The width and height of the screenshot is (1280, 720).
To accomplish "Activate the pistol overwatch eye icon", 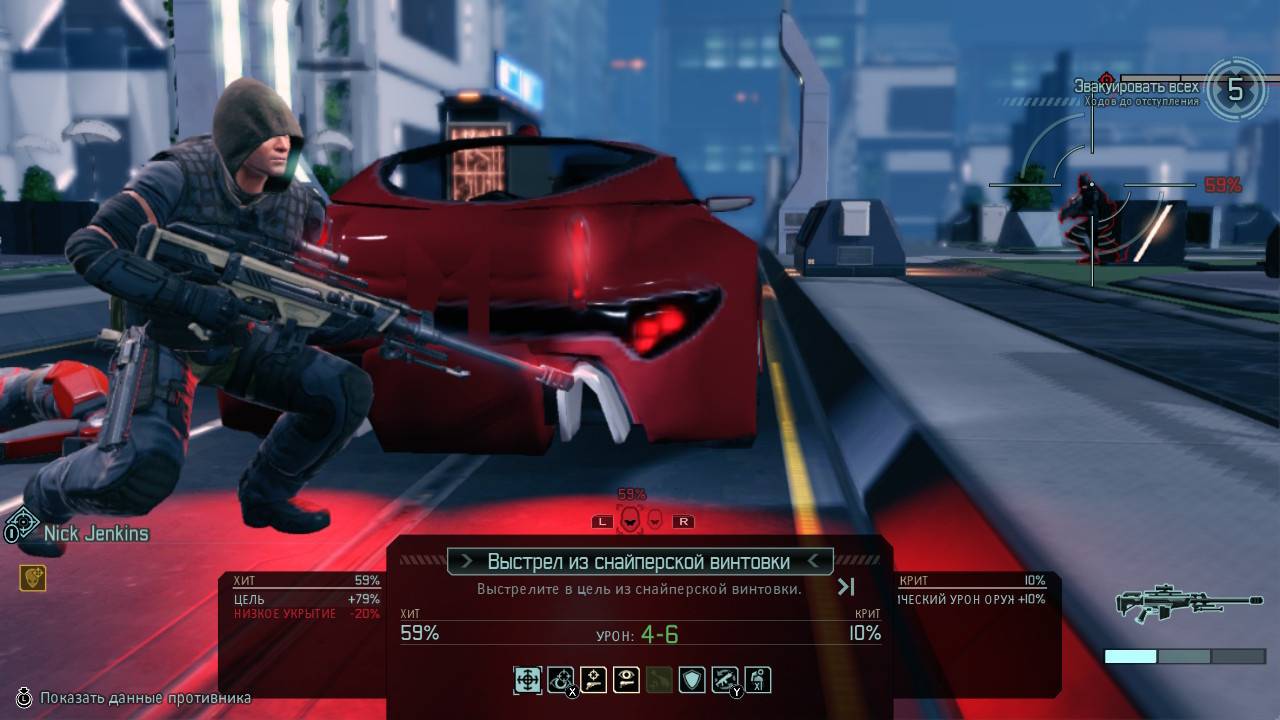I will click(x=627, y=681).
